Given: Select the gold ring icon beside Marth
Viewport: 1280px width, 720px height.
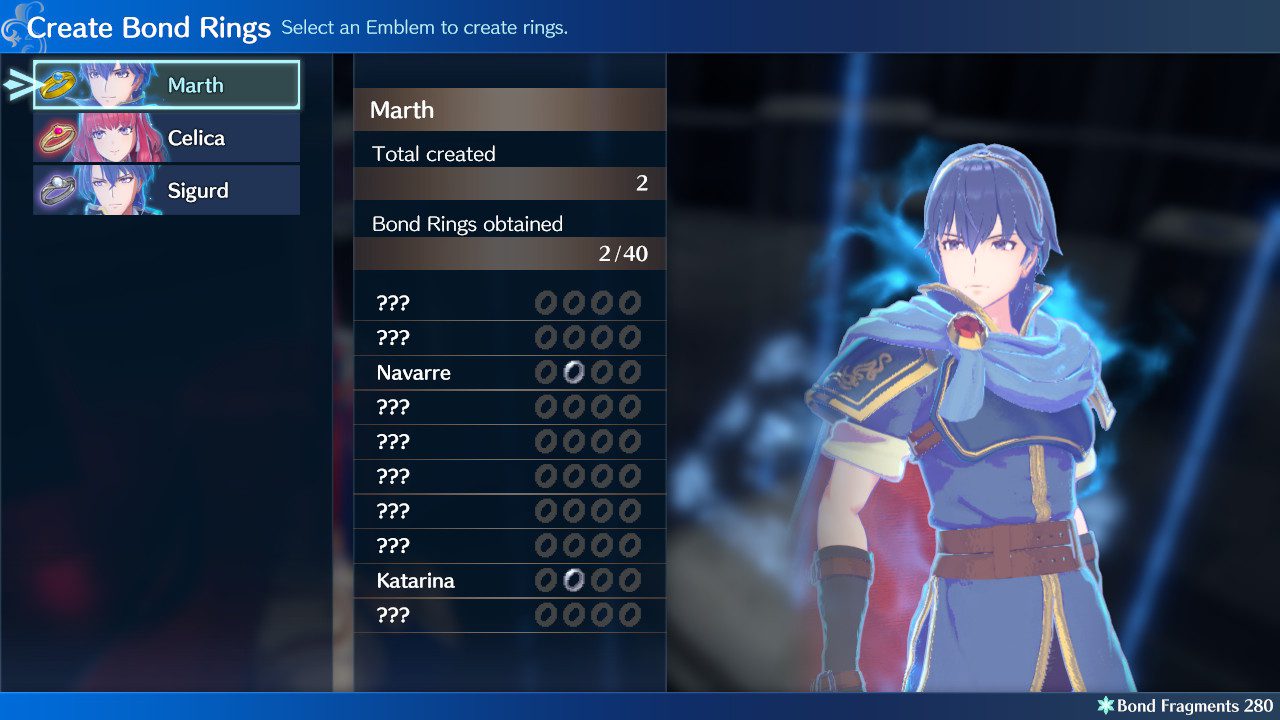Looking at the screenshot, I should [58, 84].
